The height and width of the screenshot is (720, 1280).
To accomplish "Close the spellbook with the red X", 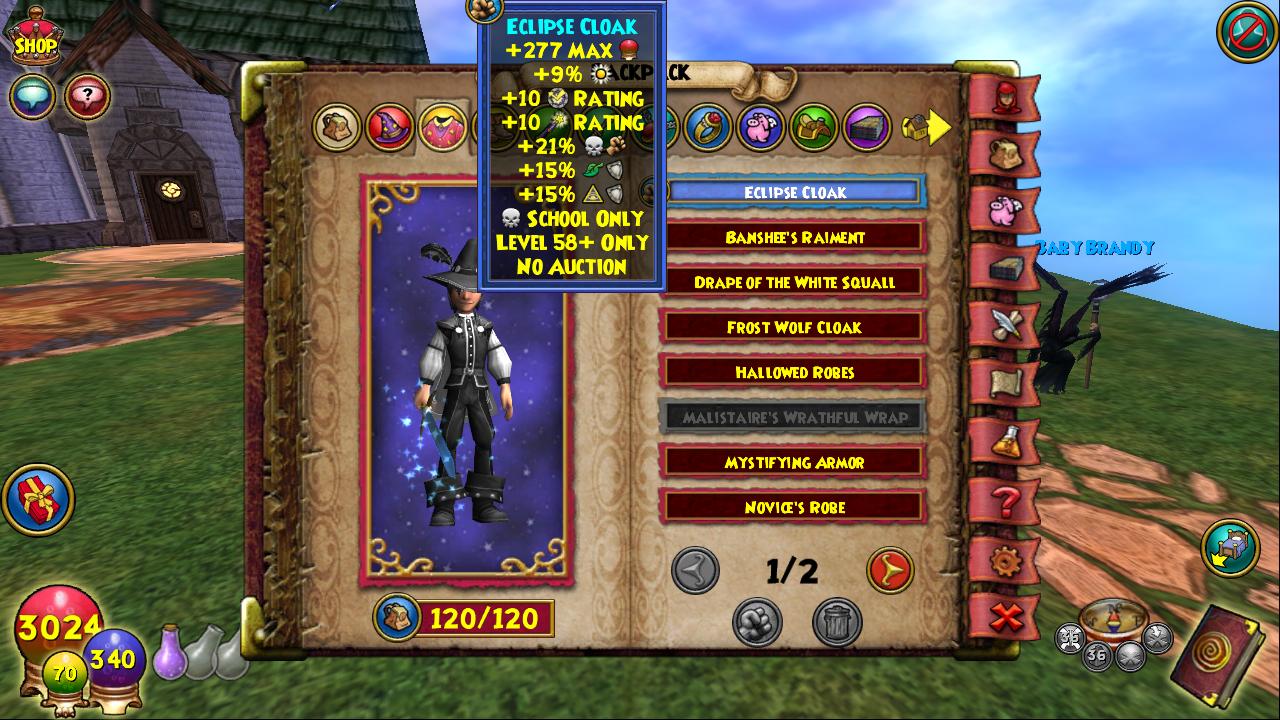I will tap(1005, 618).
